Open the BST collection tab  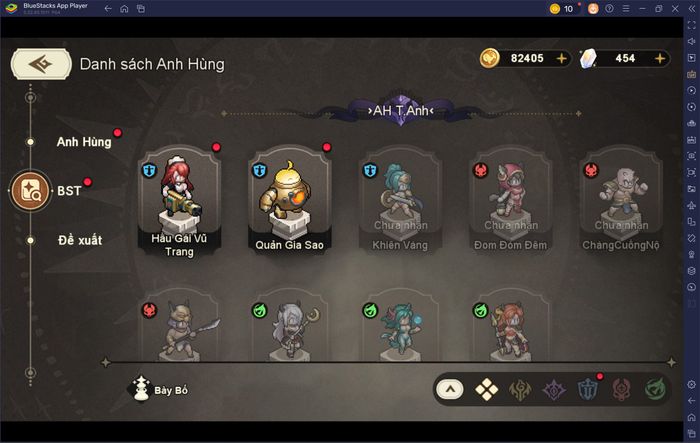point(30,190)
